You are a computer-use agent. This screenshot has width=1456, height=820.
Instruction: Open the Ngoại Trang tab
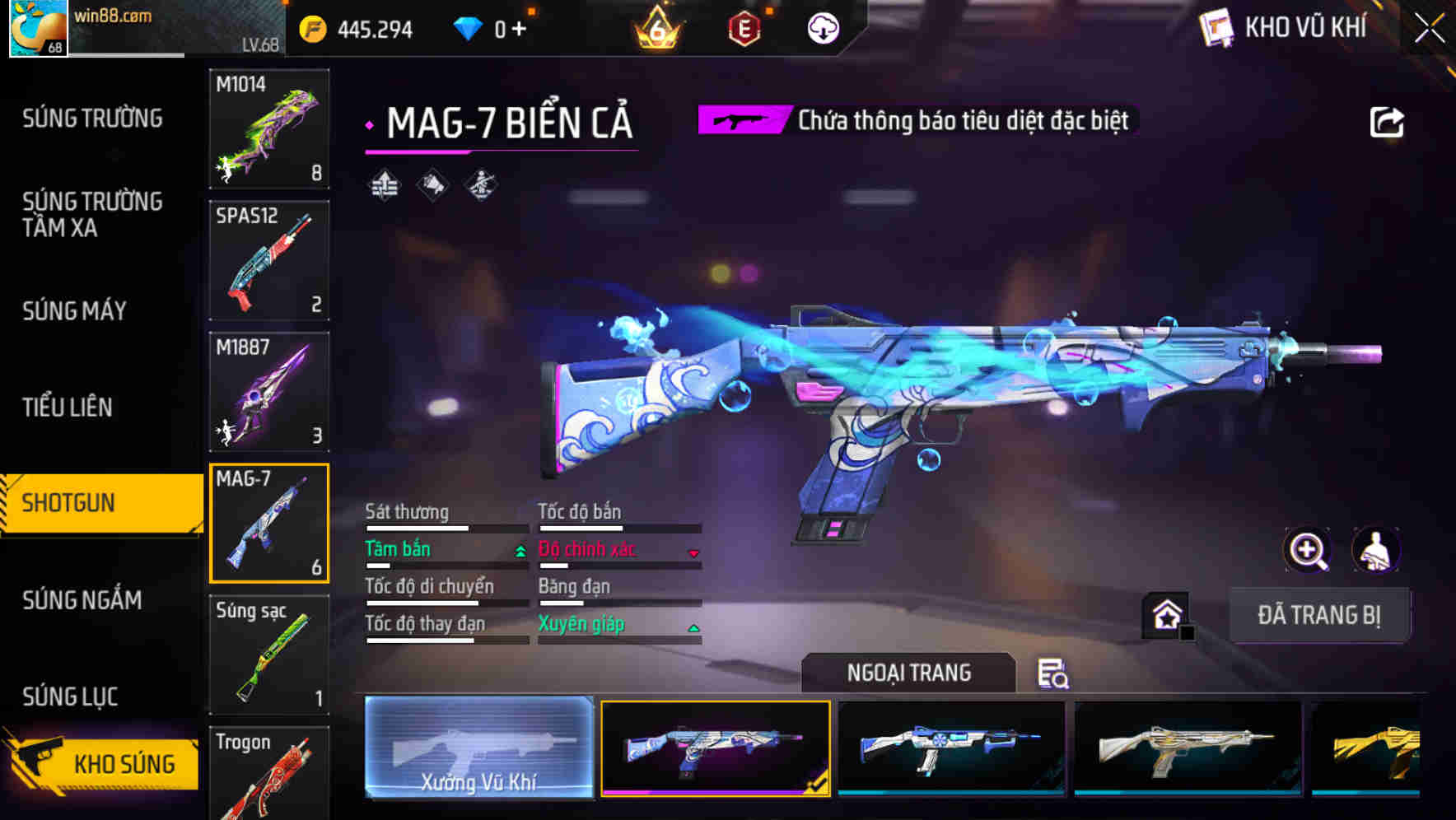(908, 673)
